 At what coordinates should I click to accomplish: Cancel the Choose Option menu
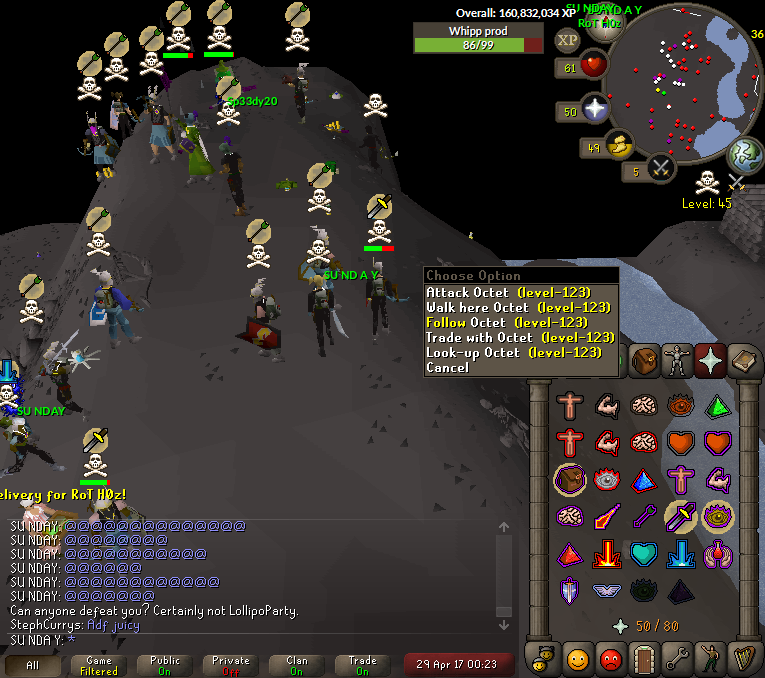click(447, 367)
